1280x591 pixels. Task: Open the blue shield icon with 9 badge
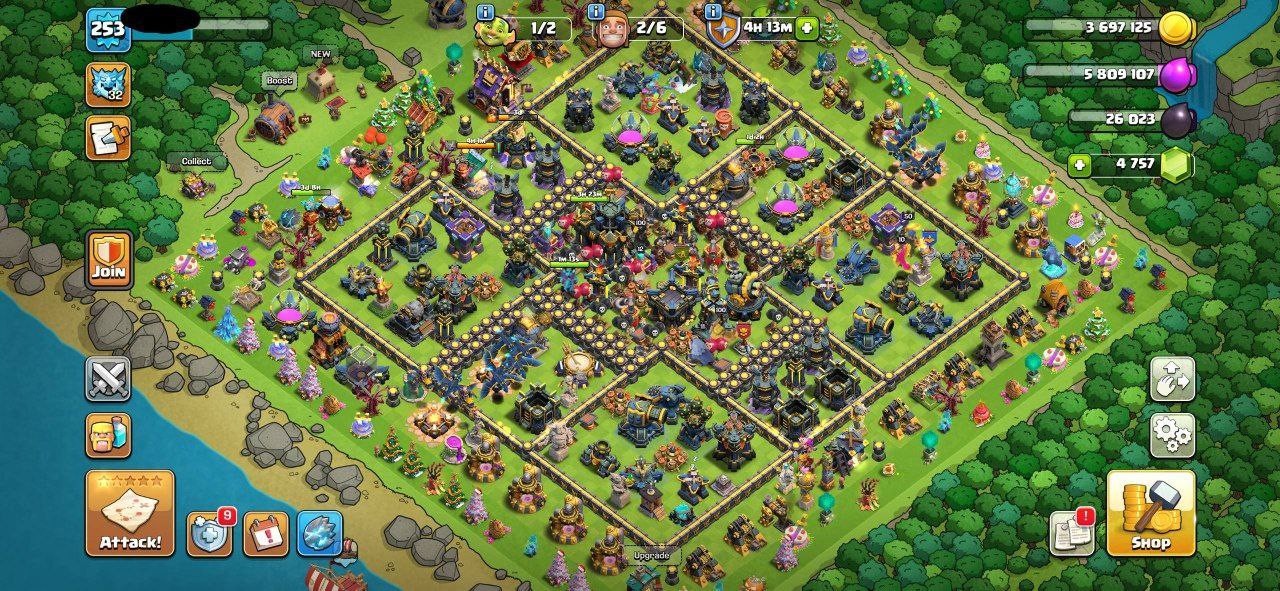[209, 534]
